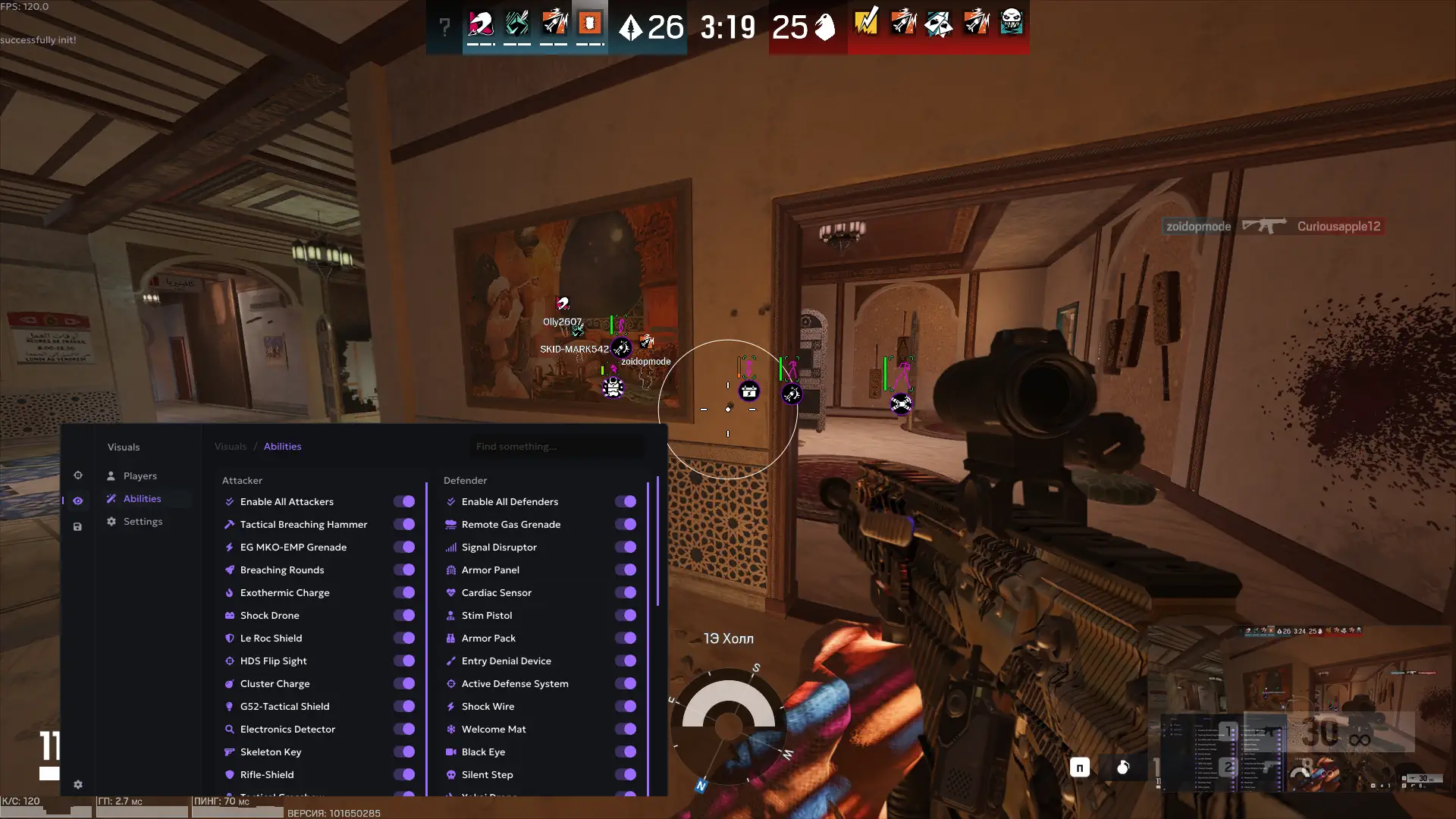The width and height of the screenshot is (1456, 819).
Task: Click the magnifier icon next to Electronics Detector
Action: point(229,729)
